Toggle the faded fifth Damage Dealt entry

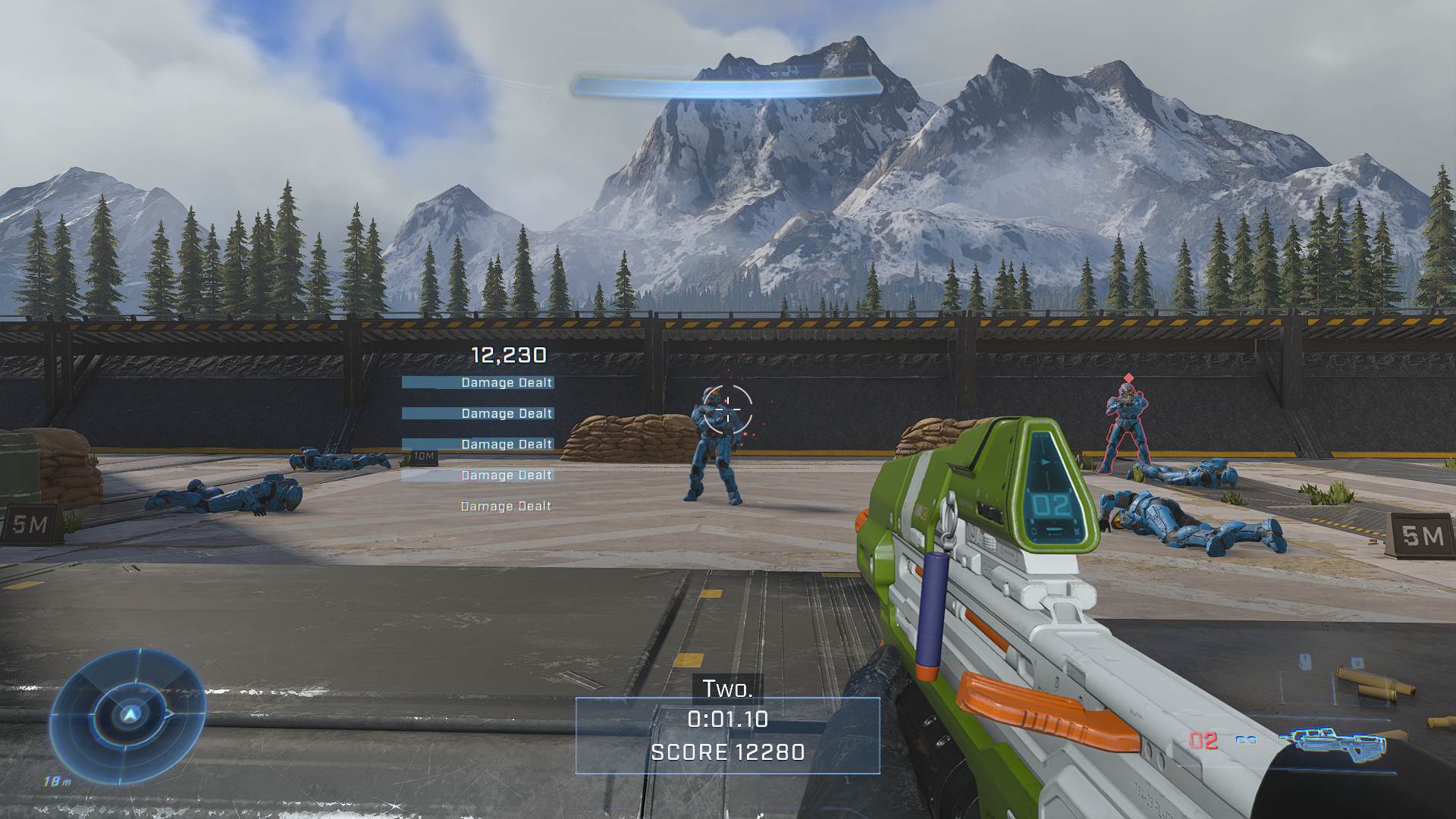(x=505, y=505)
